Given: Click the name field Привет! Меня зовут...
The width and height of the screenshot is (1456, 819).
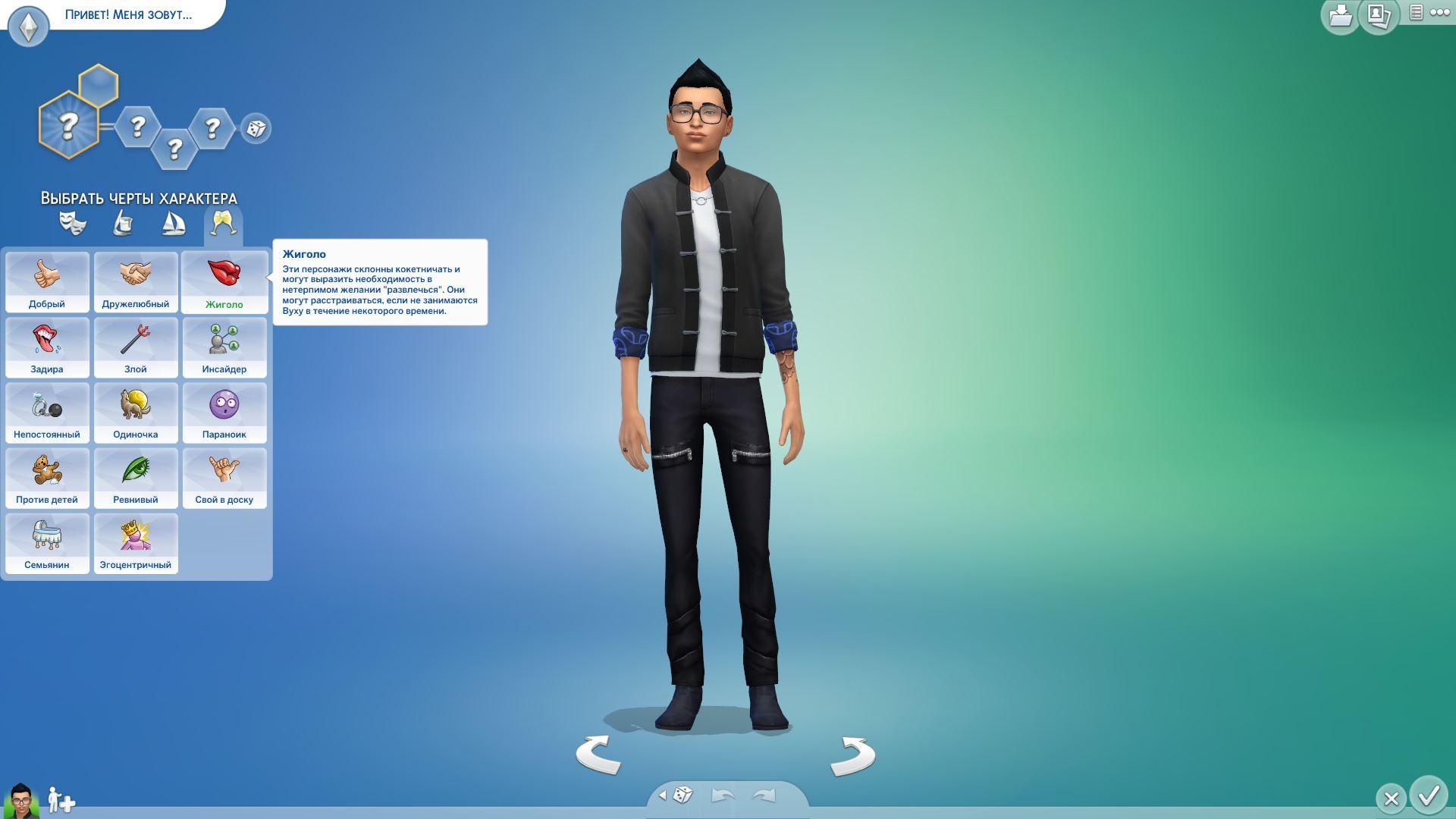Looking at the screenshot, I should pos(129,14).
